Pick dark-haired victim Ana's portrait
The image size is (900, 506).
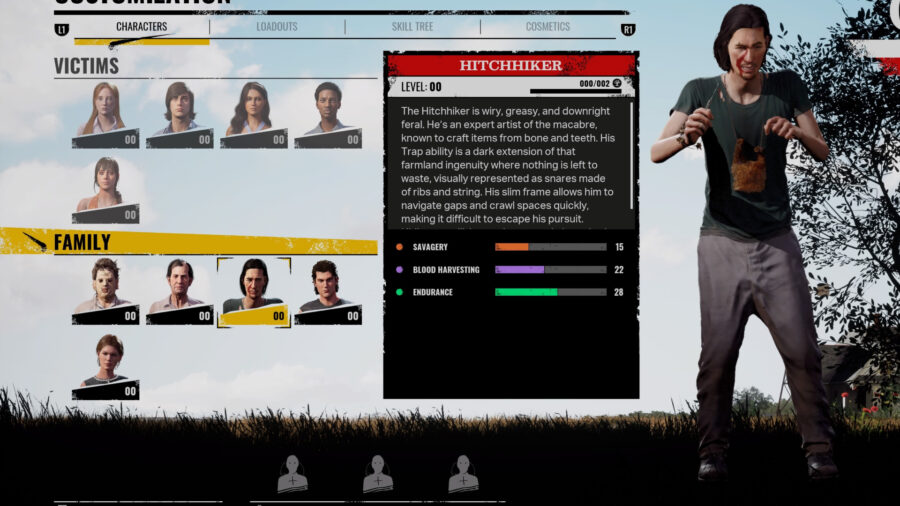(x=253, y=114)
